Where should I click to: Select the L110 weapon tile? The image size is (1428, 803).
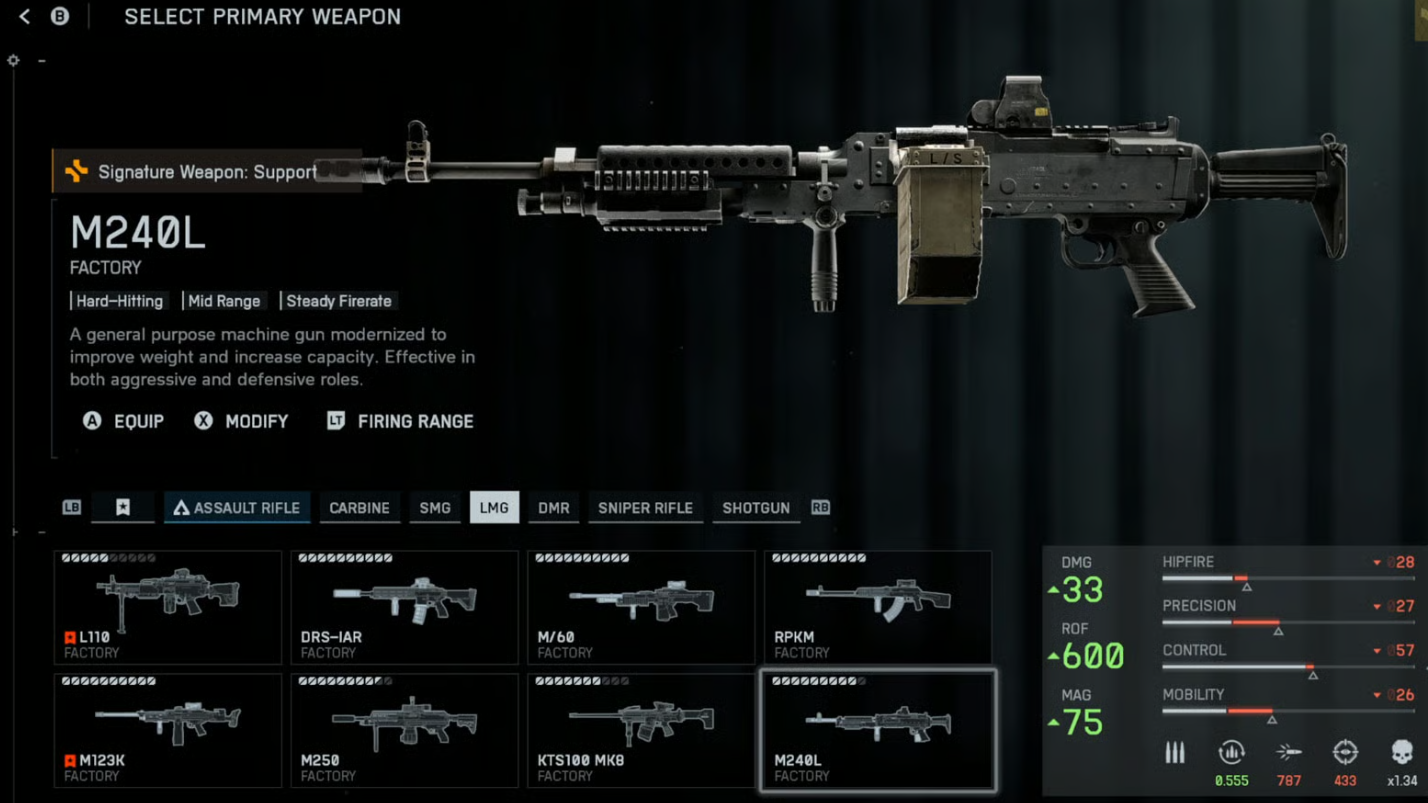tap(168, 607)
